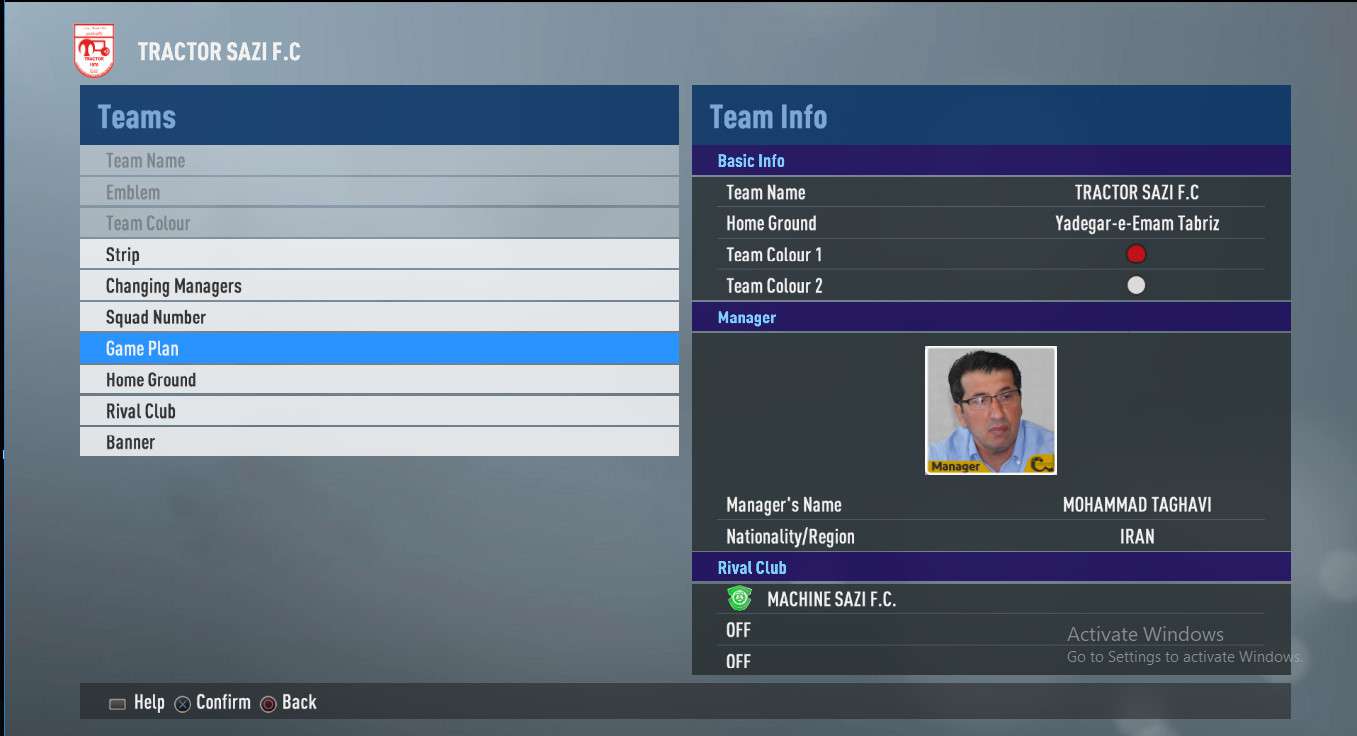Select the red Team Colour 1 swatch
Image resolution: width=1357 pixels, height=736 pixels.
[x=1136, y=254]
